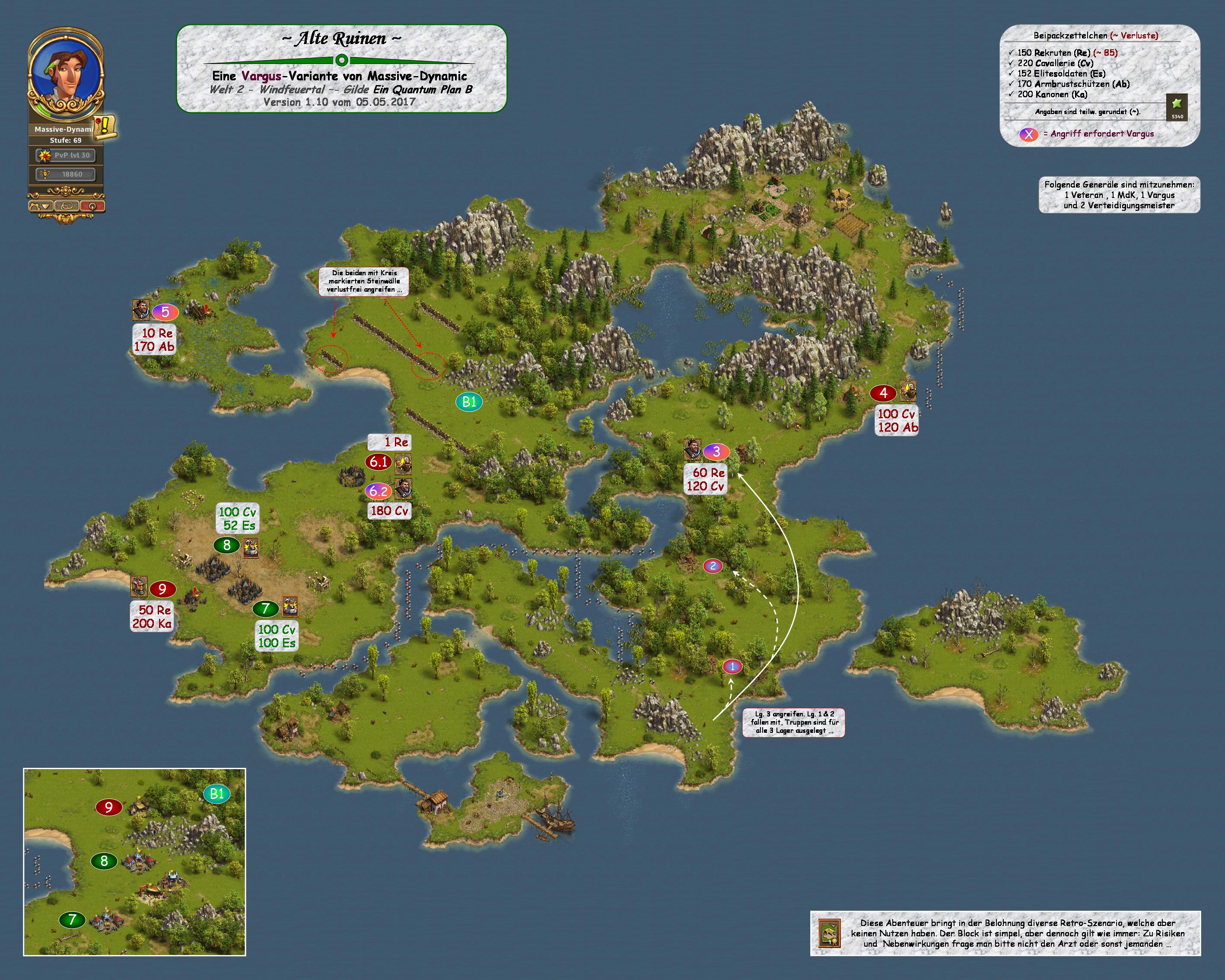Click the chain link button
Image resolution: width=1225 pixels, height=980 pixels.
[x=67, y=206]
